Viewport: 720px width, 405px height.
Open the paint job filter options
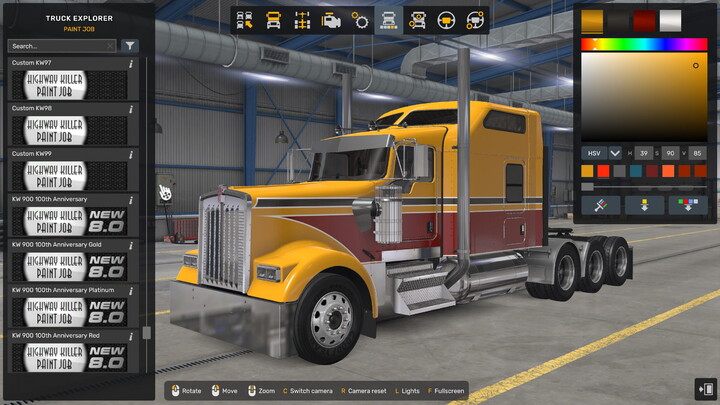[x=130, y=46]
